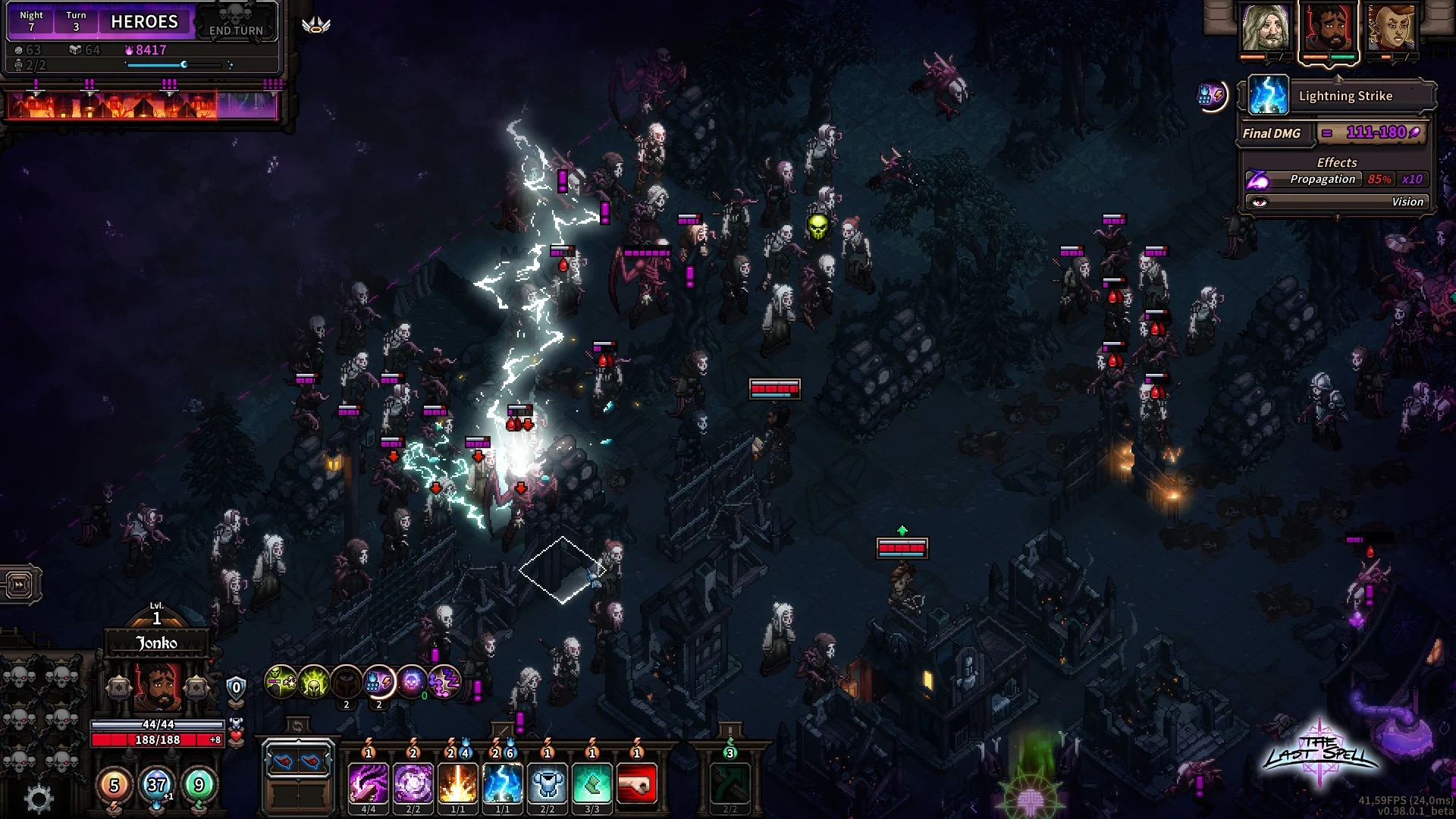1456x819 pixels.
Task: Click the End Turn skull button
Action: 236,21
